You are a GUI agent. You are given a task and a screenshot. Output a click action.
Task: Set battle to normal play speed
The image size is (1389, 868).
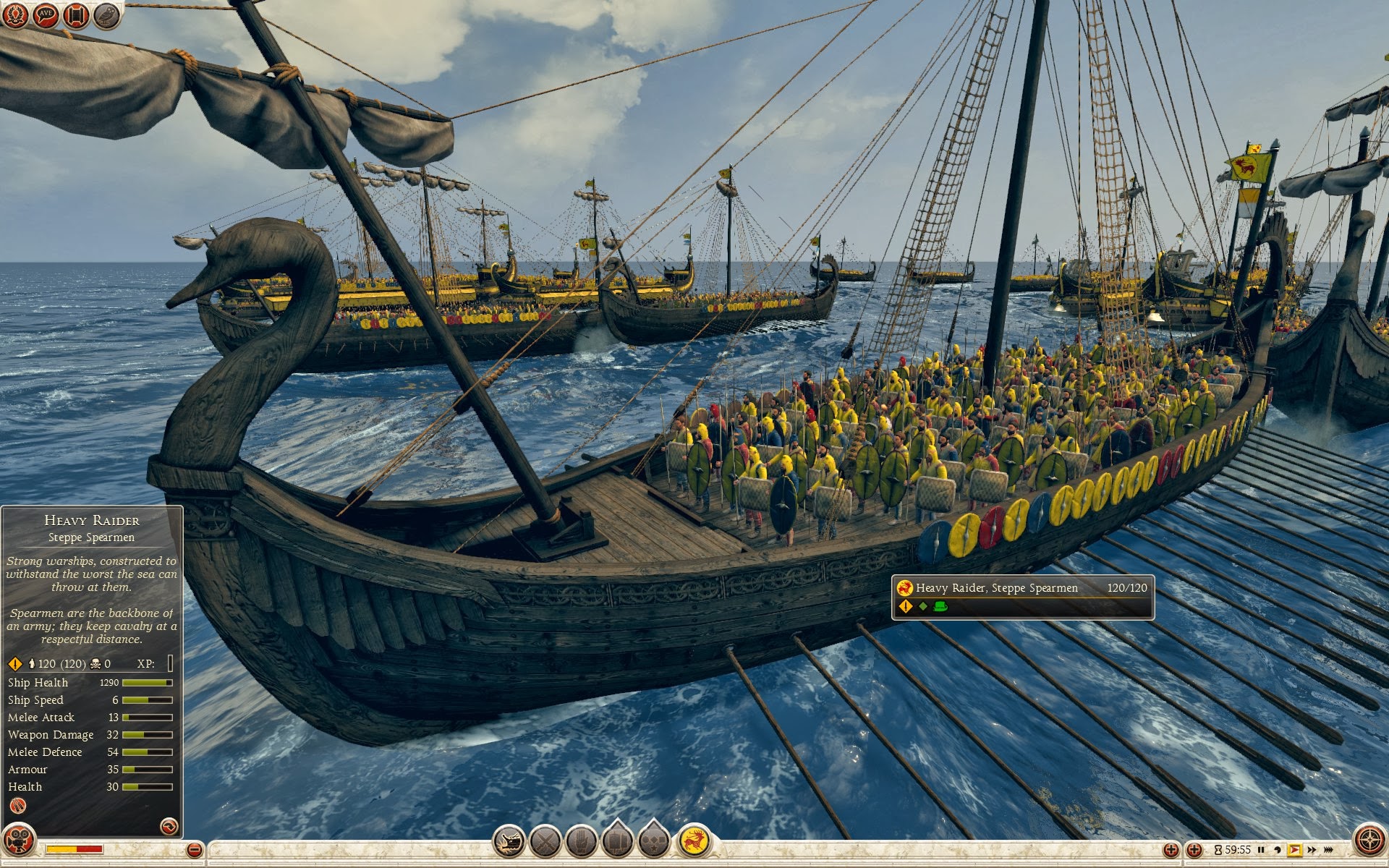(x=1295, y=850)
